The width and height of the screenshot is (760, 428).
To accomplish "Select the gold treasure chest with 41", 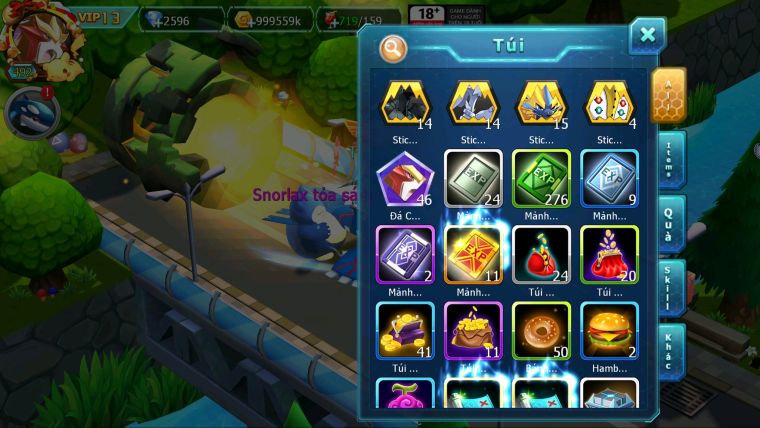I will pos(405,330).
